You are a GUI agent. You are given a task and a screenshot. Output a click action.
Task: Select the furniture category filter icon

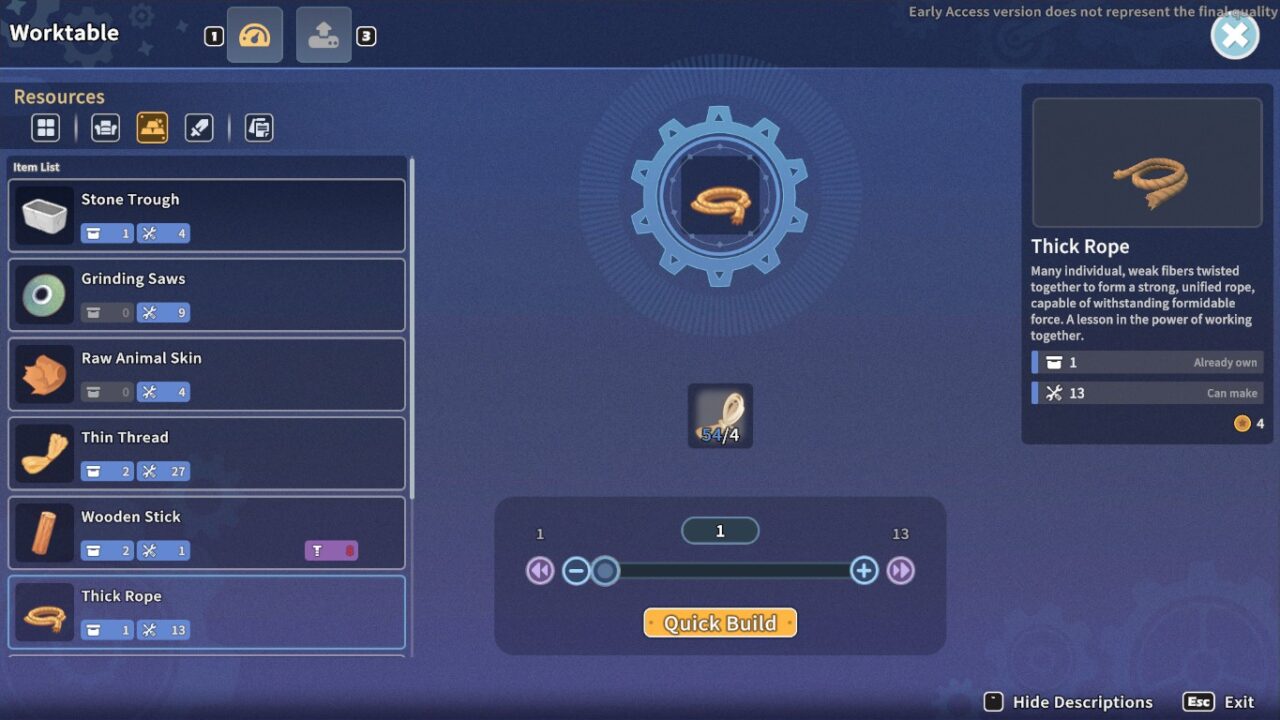[x=105, y=127]
